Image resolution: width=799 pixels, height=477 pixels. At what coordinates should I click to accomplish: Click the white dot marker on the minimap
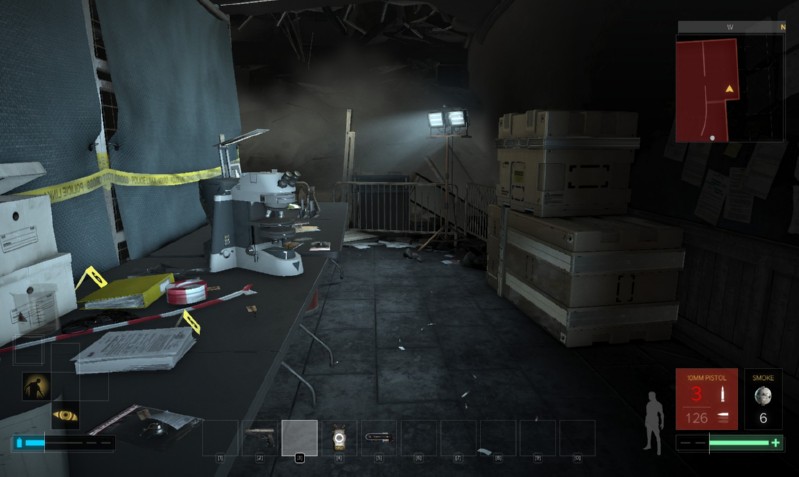[x=712, y=137]
